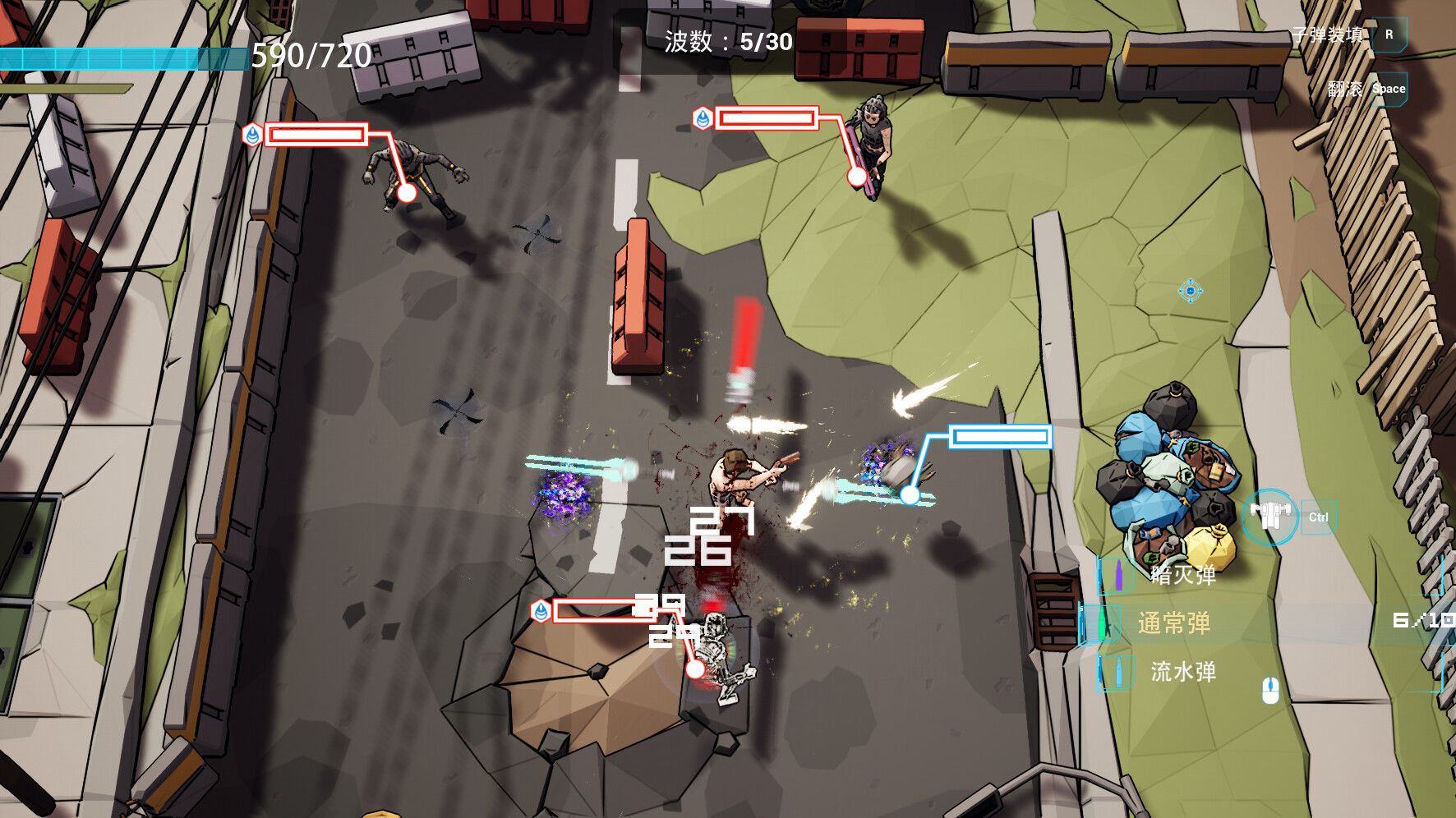This screenshot has width=1456, height=818.
Task: Click the droplet status icon on the crawler's health bar
Action: [251, 135]
